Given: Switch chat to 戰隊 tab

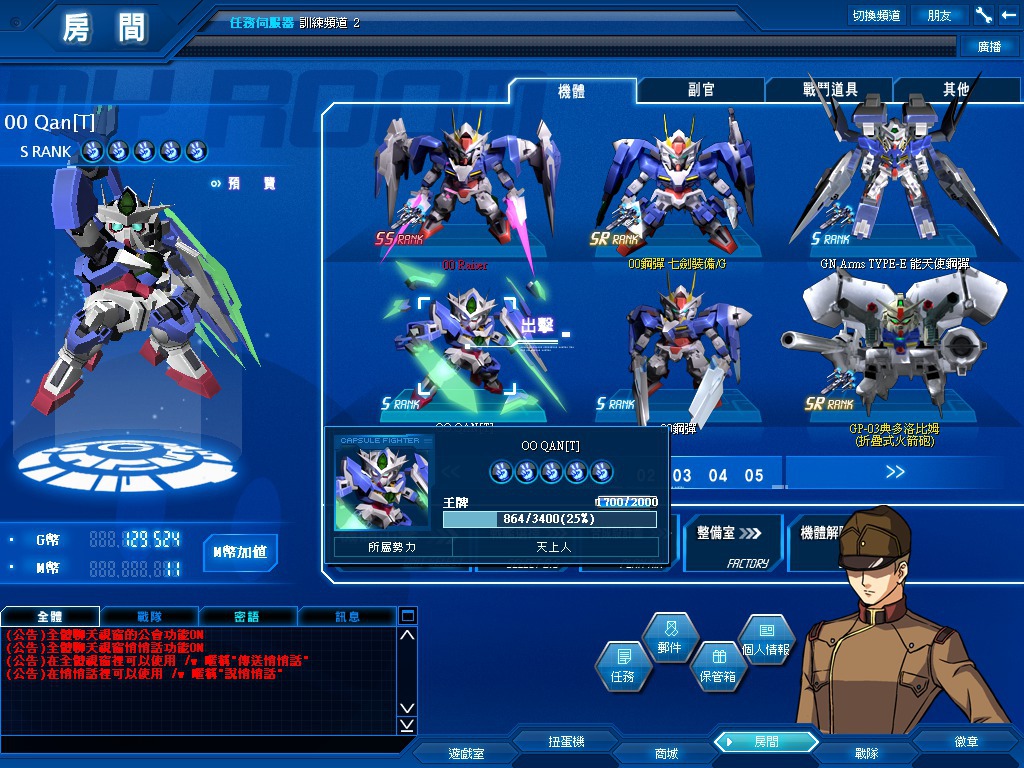Looking at the screenshot, I should [x=150, y=616].
